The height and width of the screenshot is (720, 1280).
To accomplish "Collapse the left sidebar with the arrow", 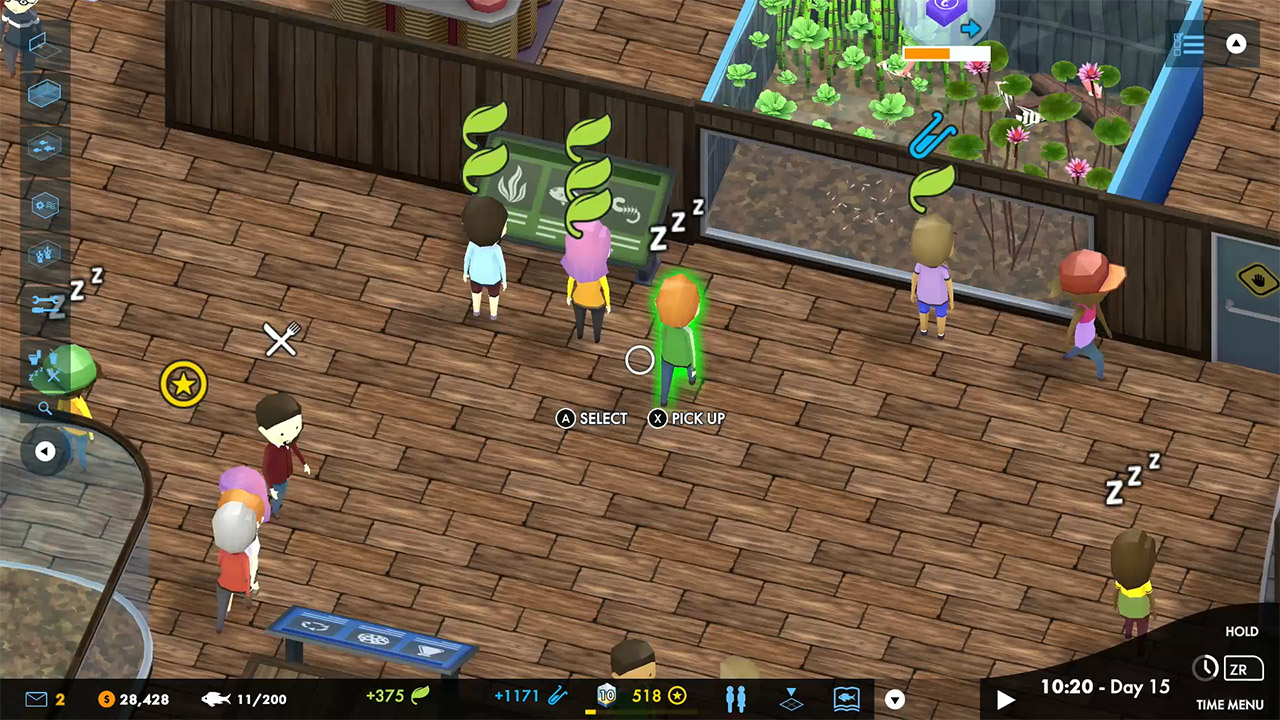I will [x=45, y=451].
